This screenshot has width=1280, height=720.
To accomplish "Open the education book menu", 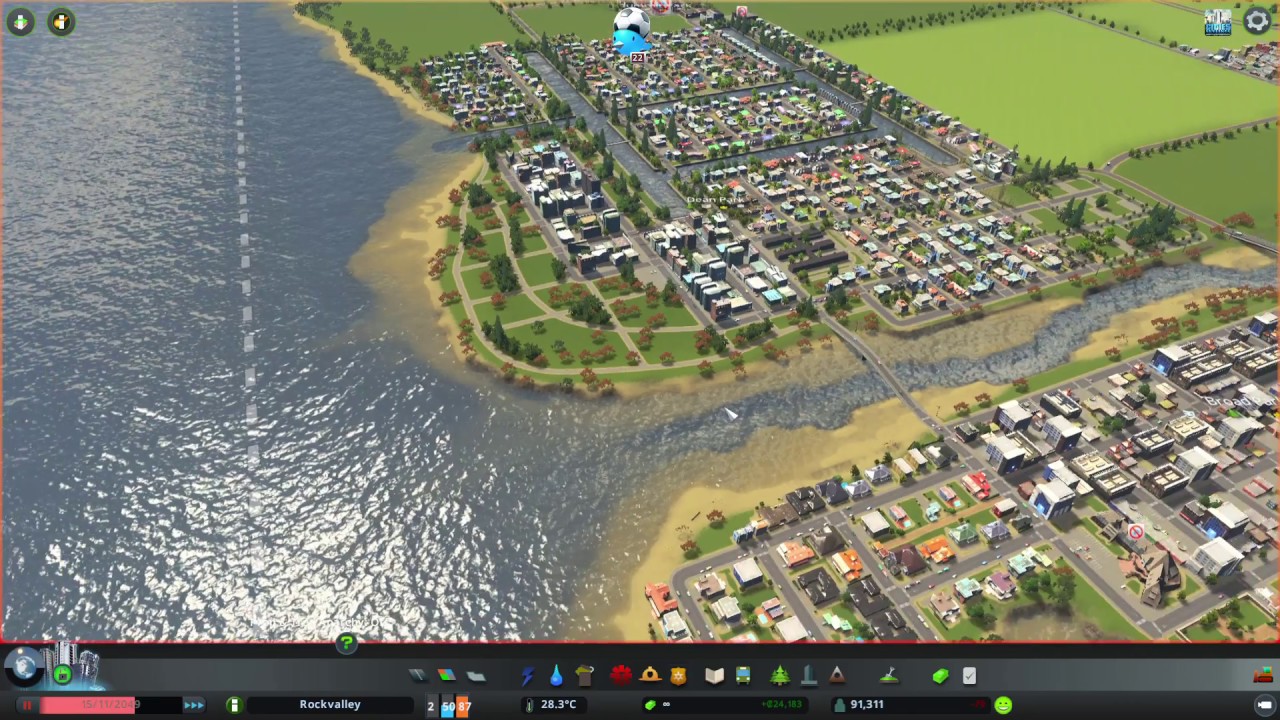I will tap(714, 676).
